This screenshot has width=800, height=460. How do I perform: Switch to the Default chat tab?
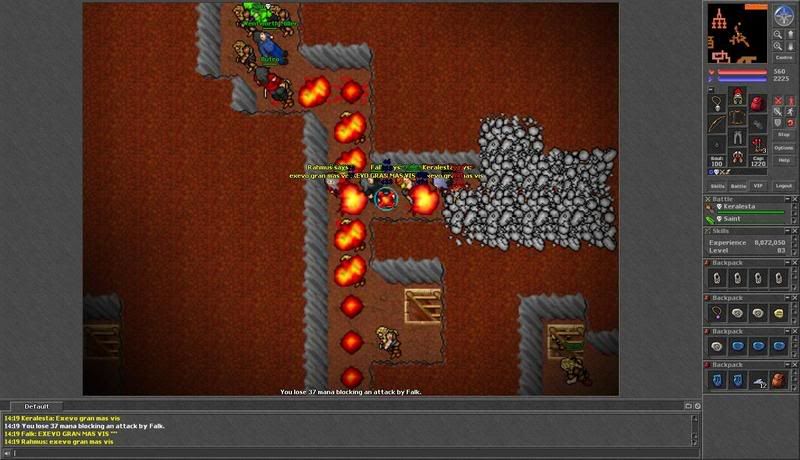point(37,407)
